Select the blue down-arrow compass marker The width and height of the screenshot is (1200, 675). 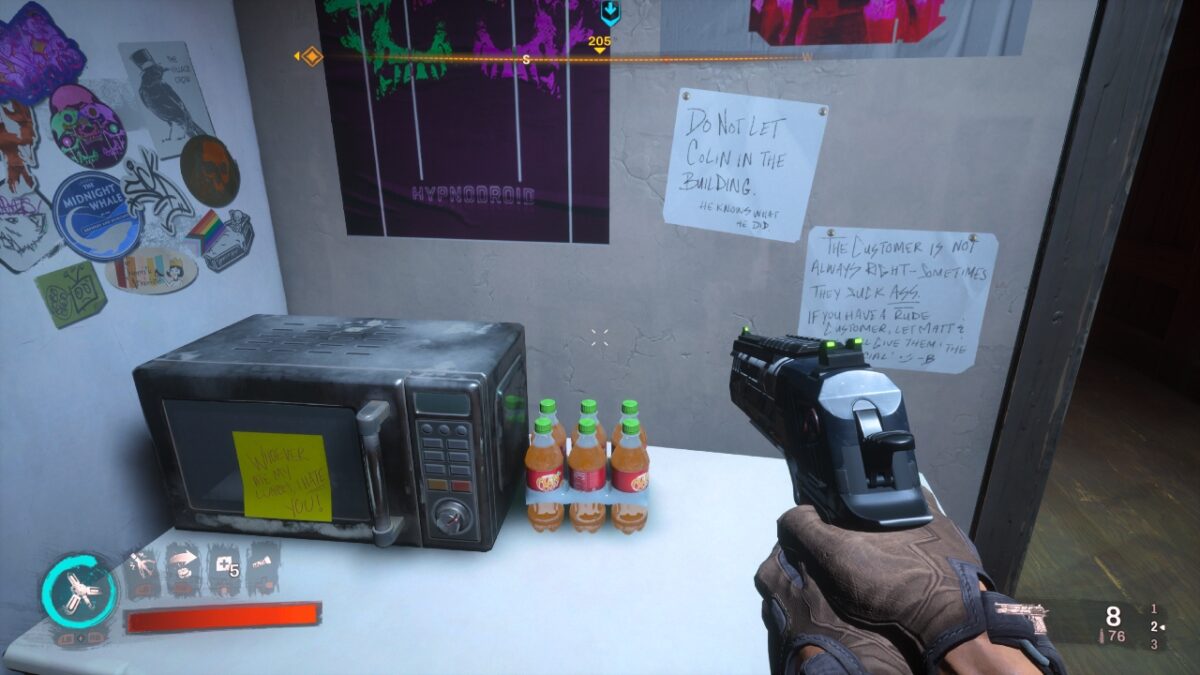tap(610, 13)
